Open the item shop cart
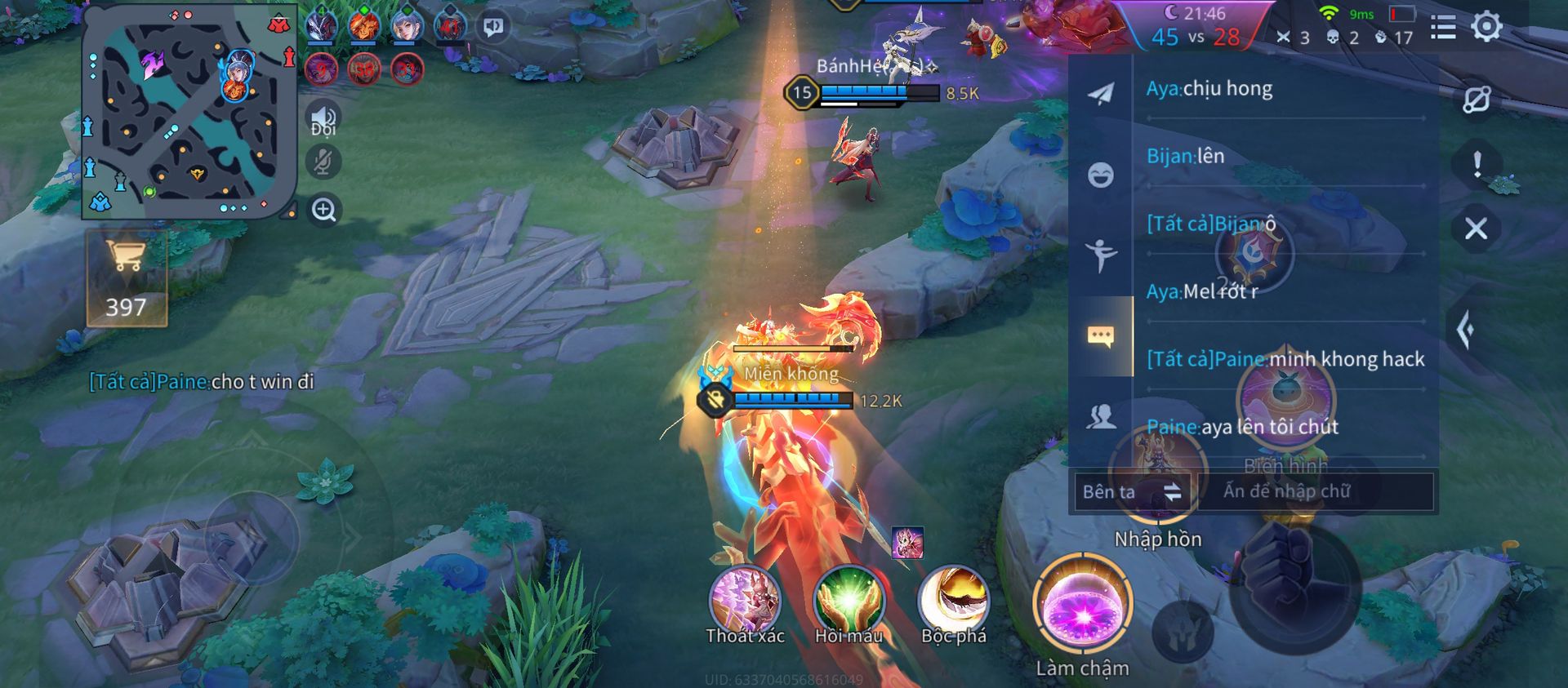Screen dimensions: 1568x688 click(x=127, y=277)
